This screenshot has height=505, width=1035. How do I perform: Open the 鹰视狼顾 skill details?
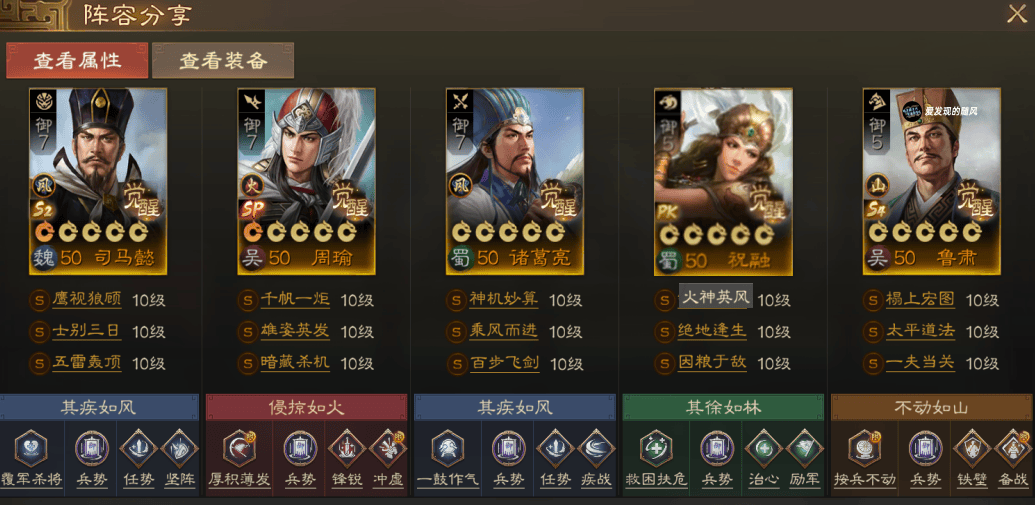point(87,300)
